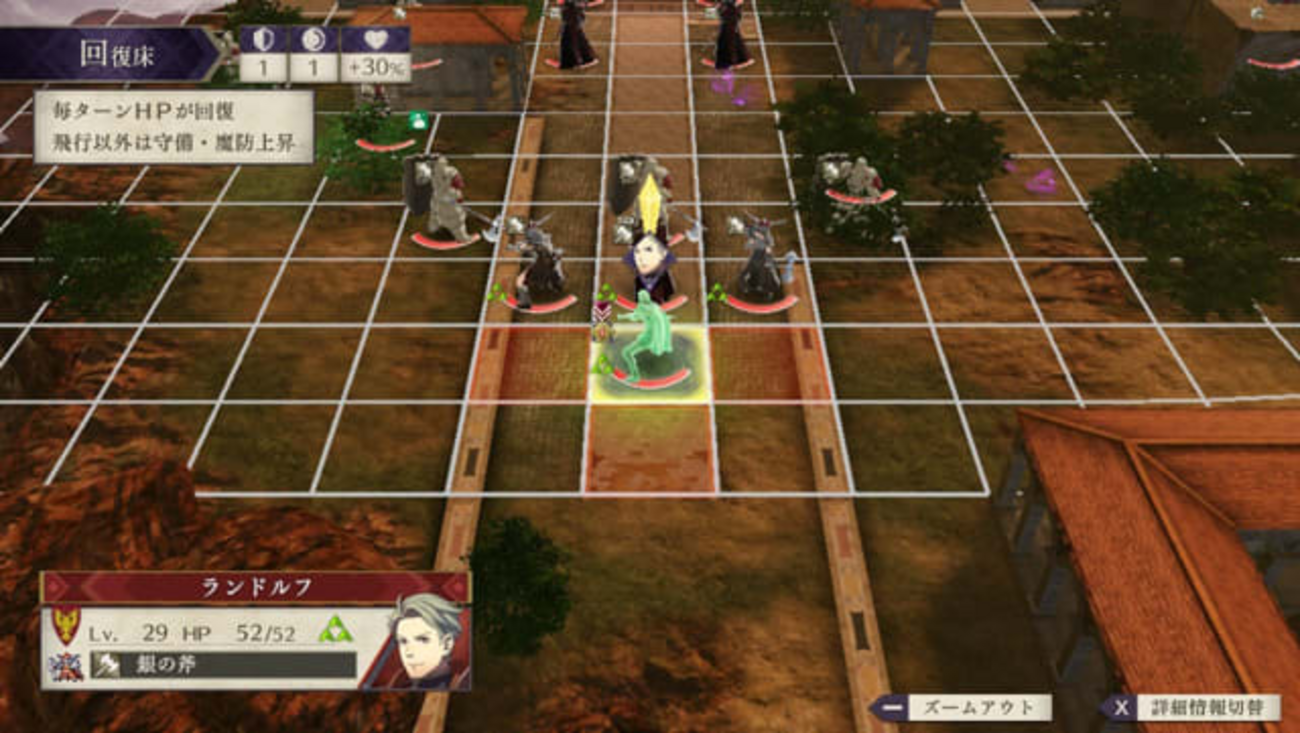Click Randolph's character portrait
Screen dimensions: 1300x733
(x=420, y=640)
